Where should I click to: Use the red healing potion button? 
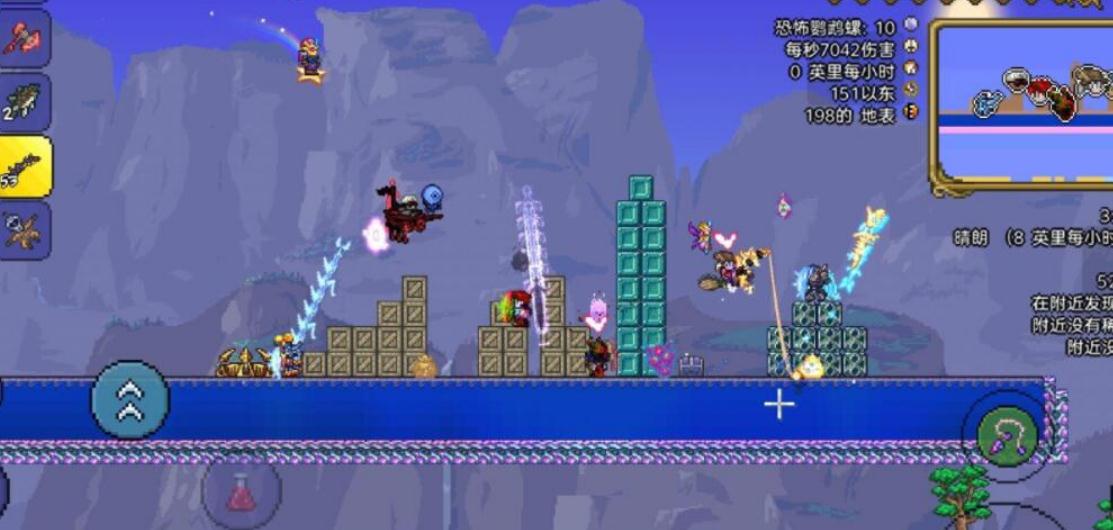[x=241, y=491]
